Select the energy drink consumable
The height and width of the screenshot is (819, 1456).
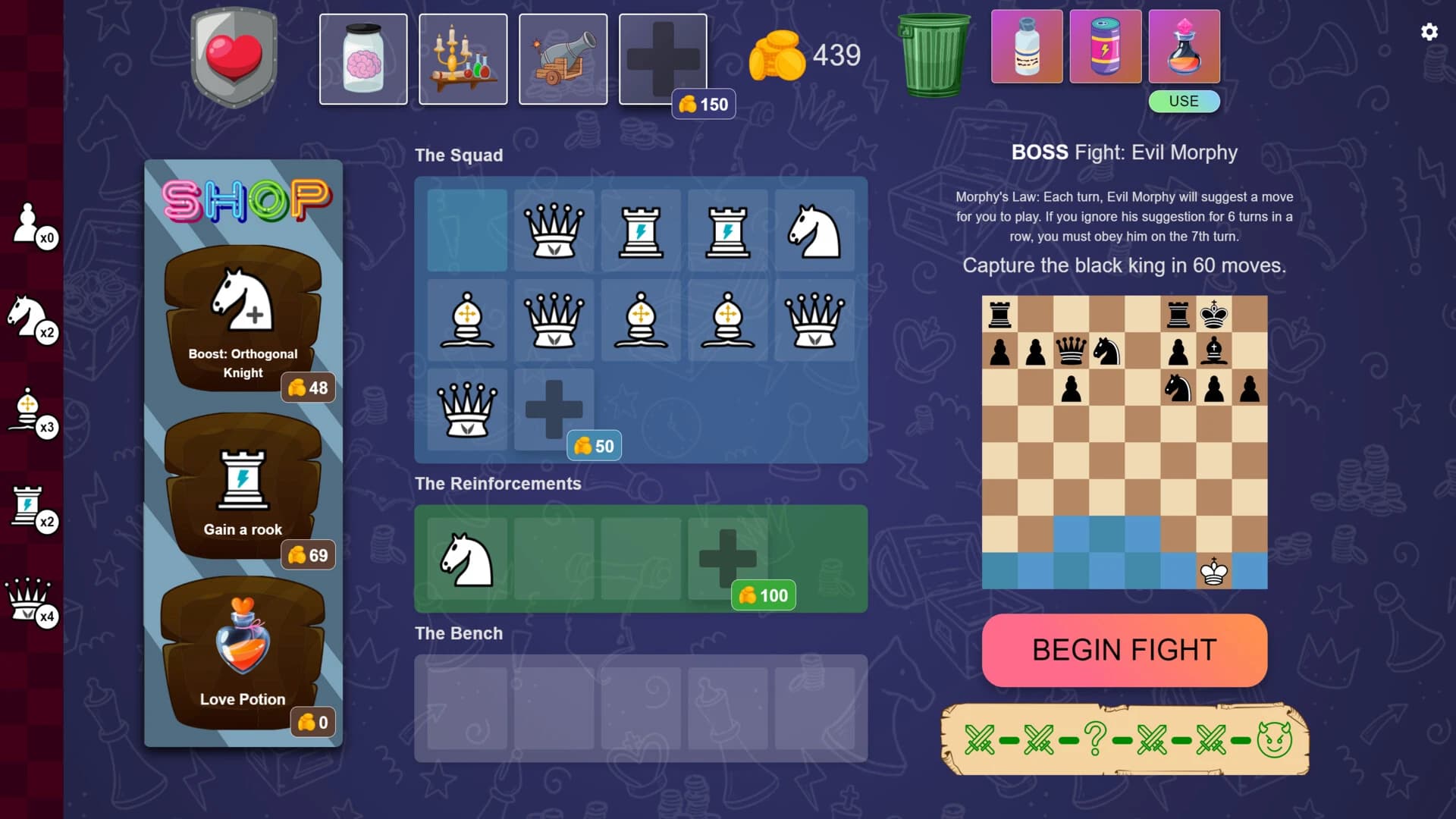[1106, 46]
